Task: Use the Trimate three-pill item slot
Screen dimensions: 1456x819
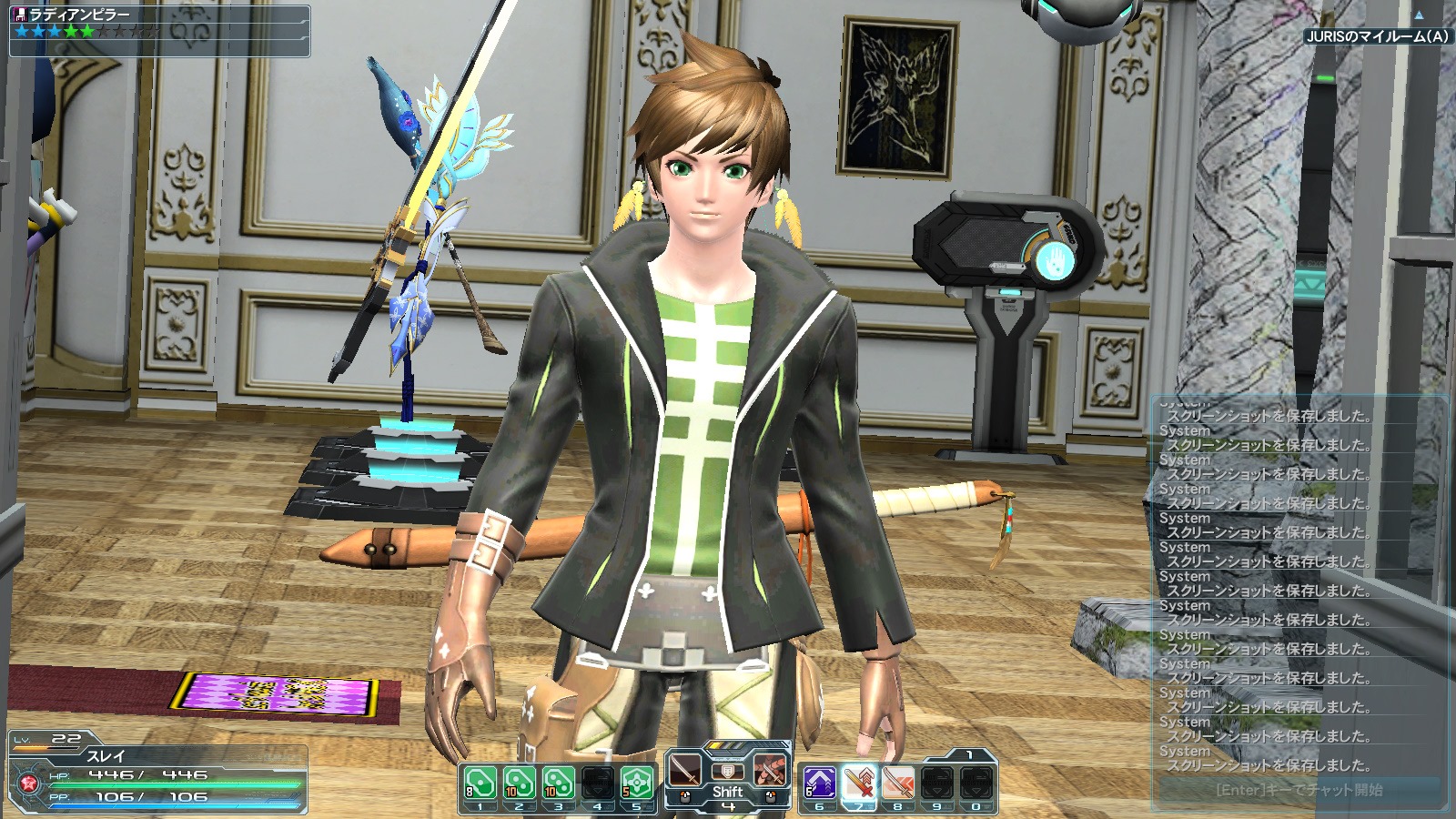Action: point(558,784)
